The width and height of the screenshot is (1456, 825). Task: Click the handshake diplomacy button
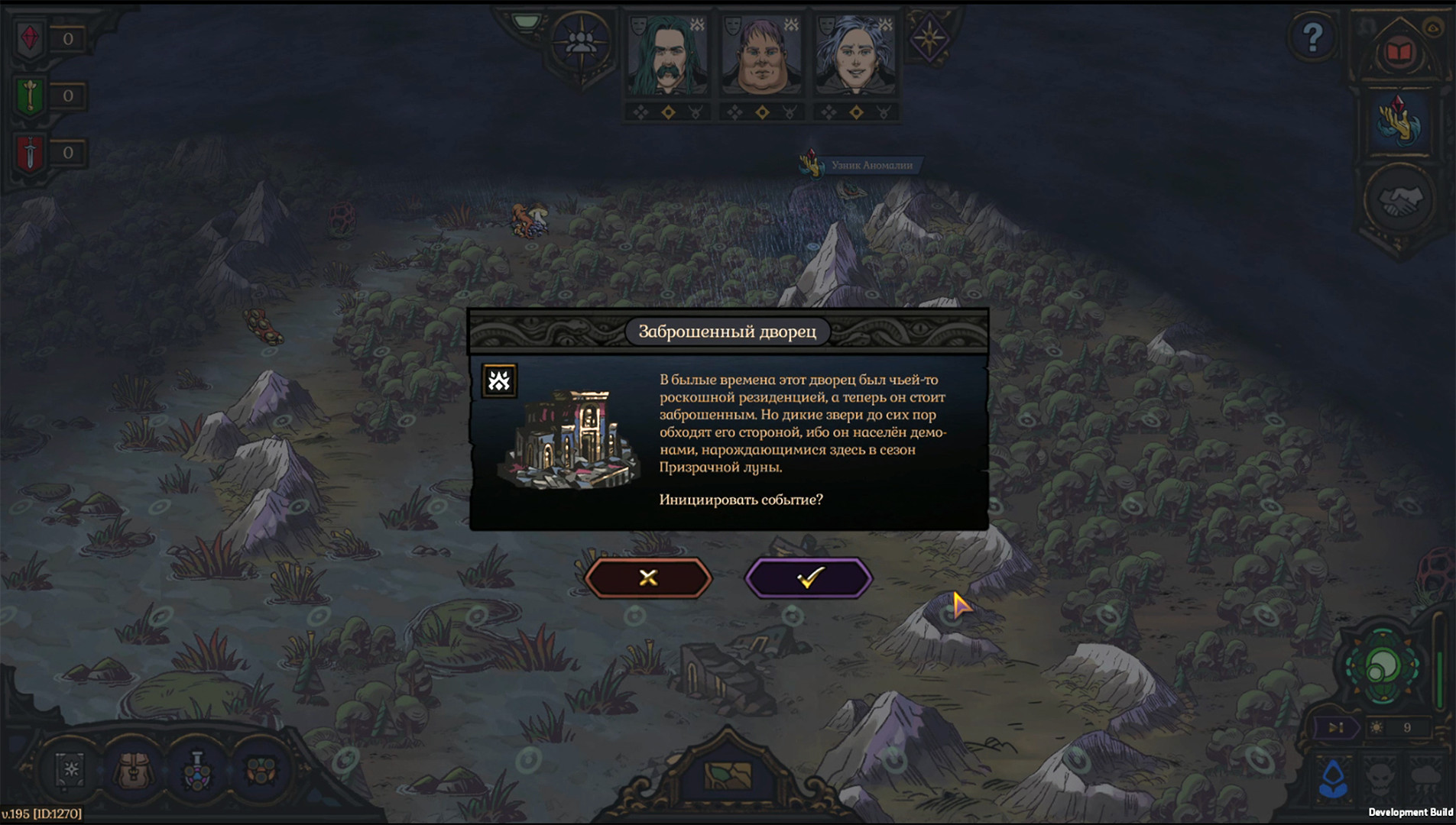(1399, 200)
